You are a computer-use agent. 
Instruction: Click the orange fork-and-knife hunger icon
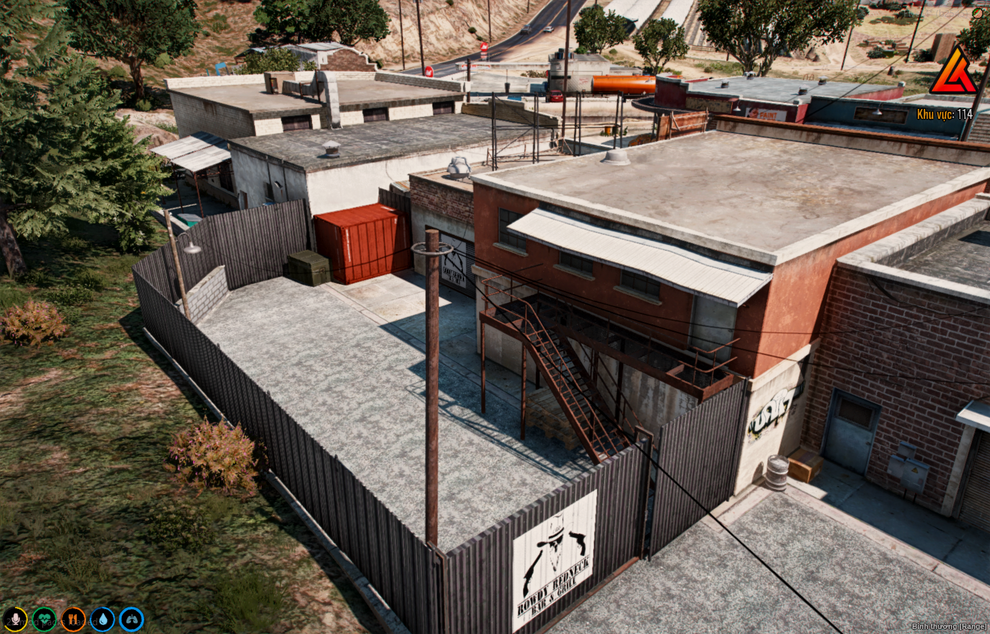coord(73,619)
